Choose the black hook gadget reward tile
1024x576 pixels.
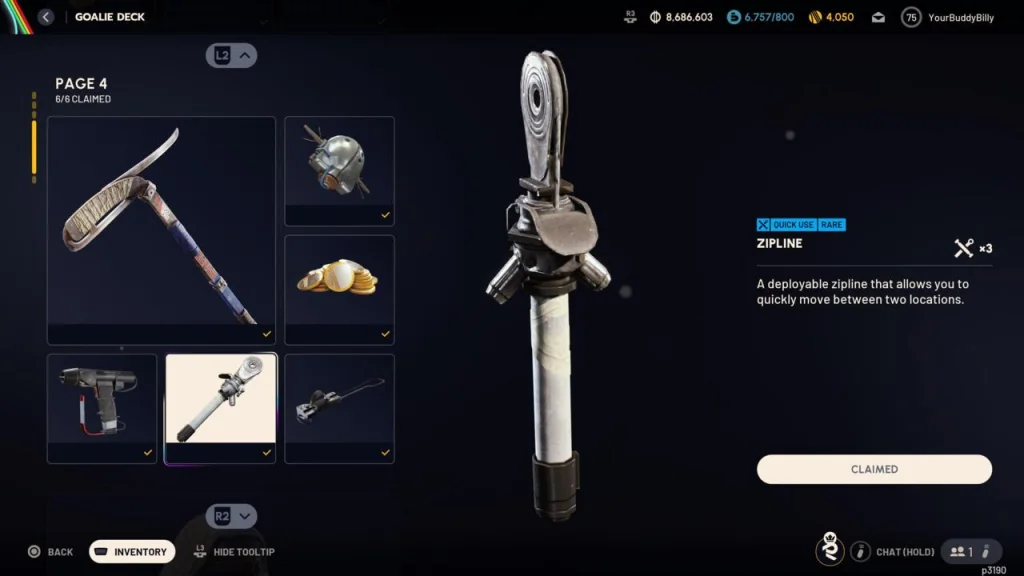tap(339, 407)
